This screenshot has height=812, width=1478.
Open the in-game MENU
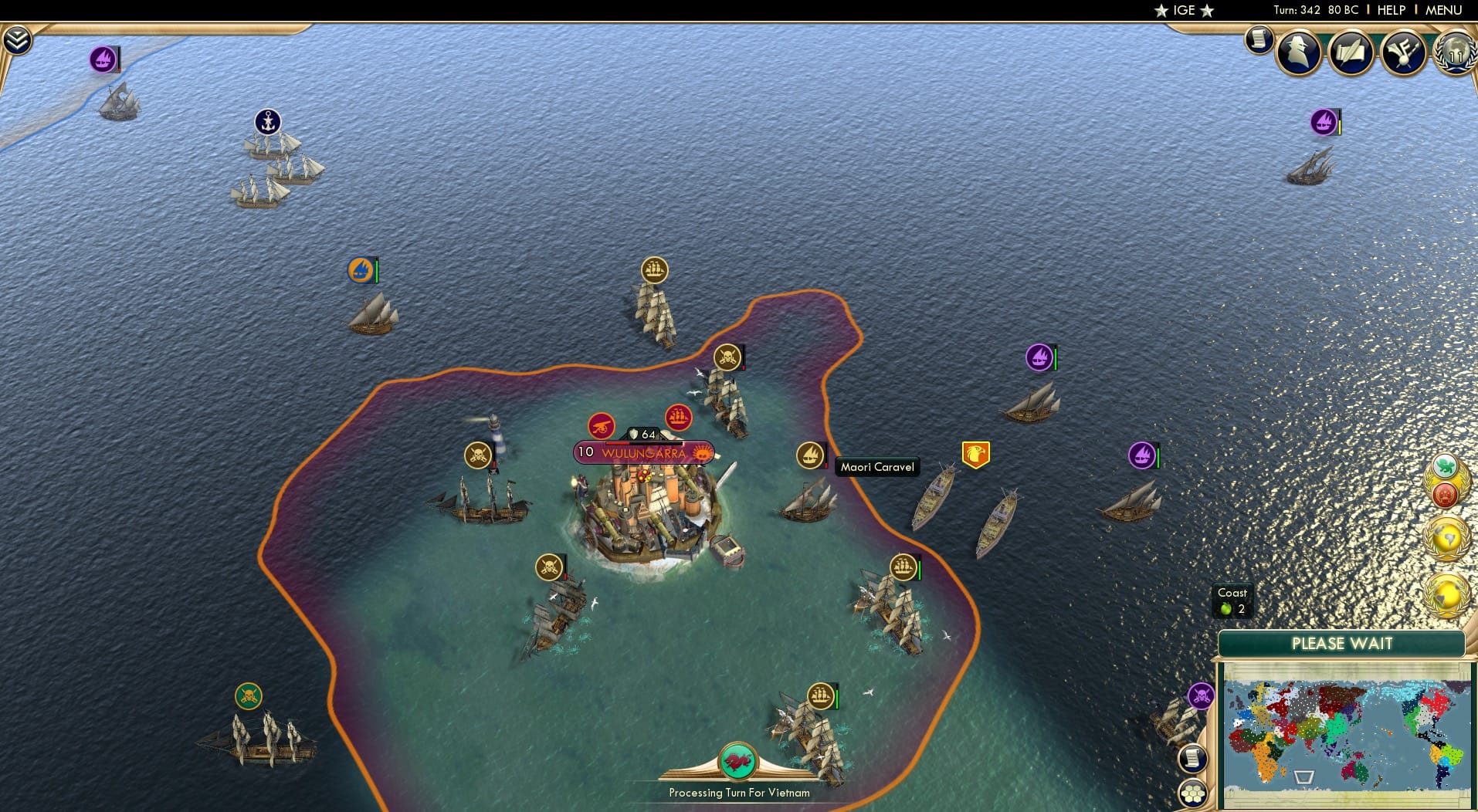1442,10
